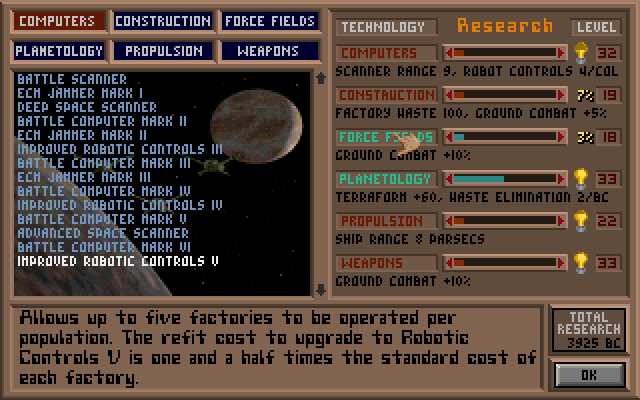
Task: Adjust the Planetology research slider bar
Action: point(505,179)
